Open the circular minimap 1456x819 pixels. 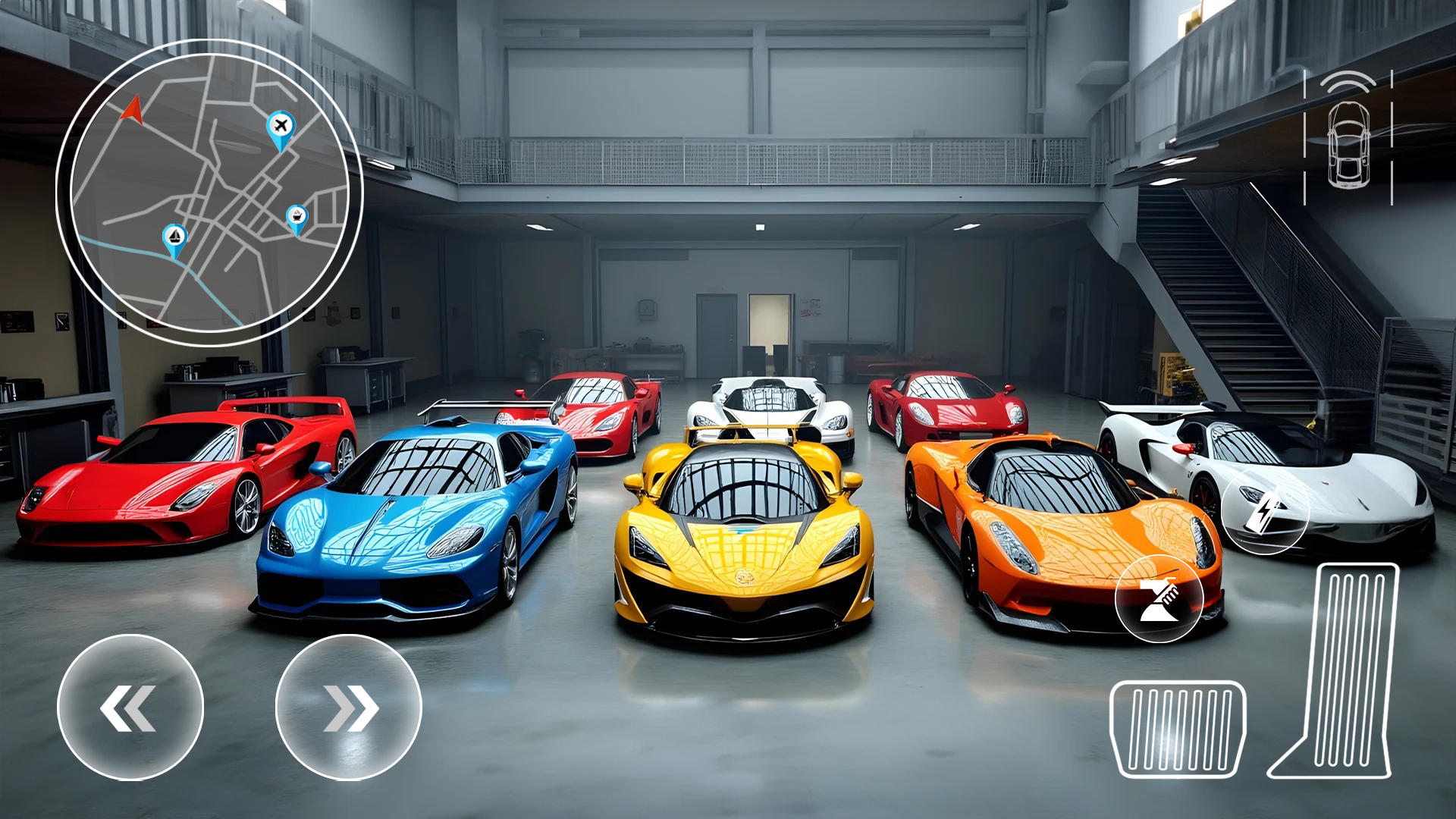(209, 193)
